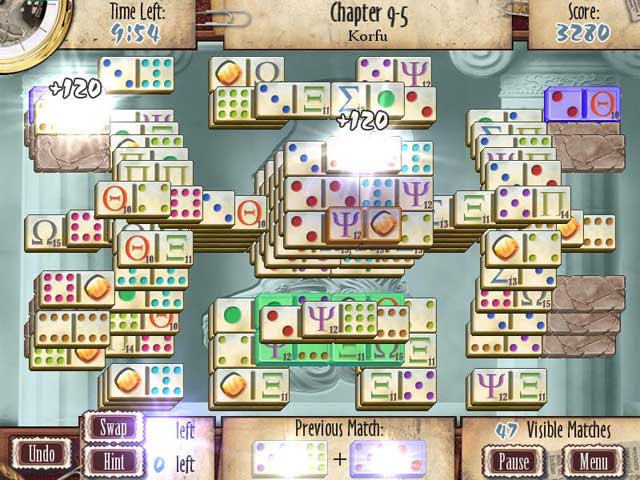The image size is (640, 480).
Task: Open the Menu
Action: pyautogui.click(x=593, y=463)
